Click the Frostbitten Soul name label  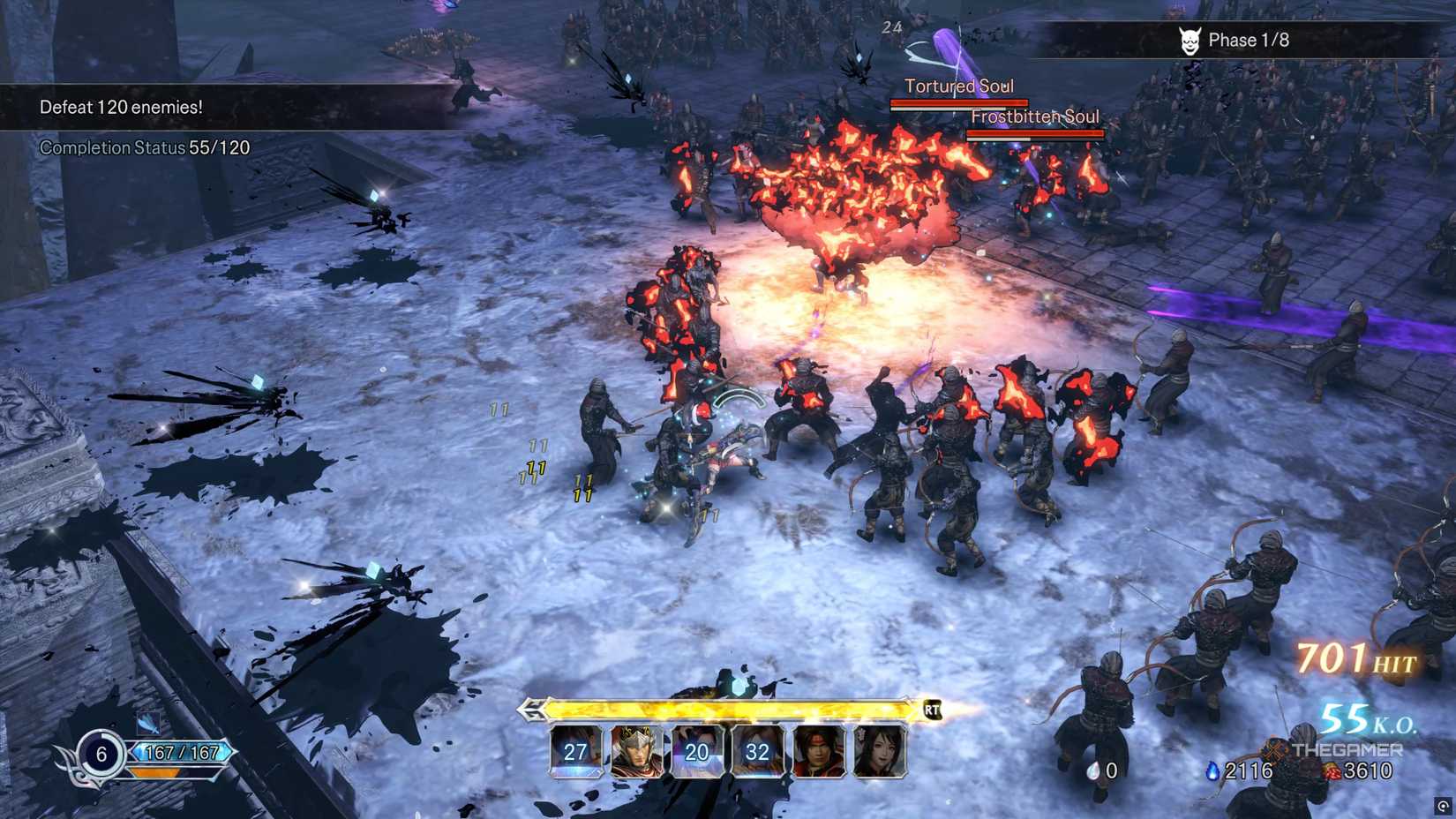click(x=1035, y=116)
